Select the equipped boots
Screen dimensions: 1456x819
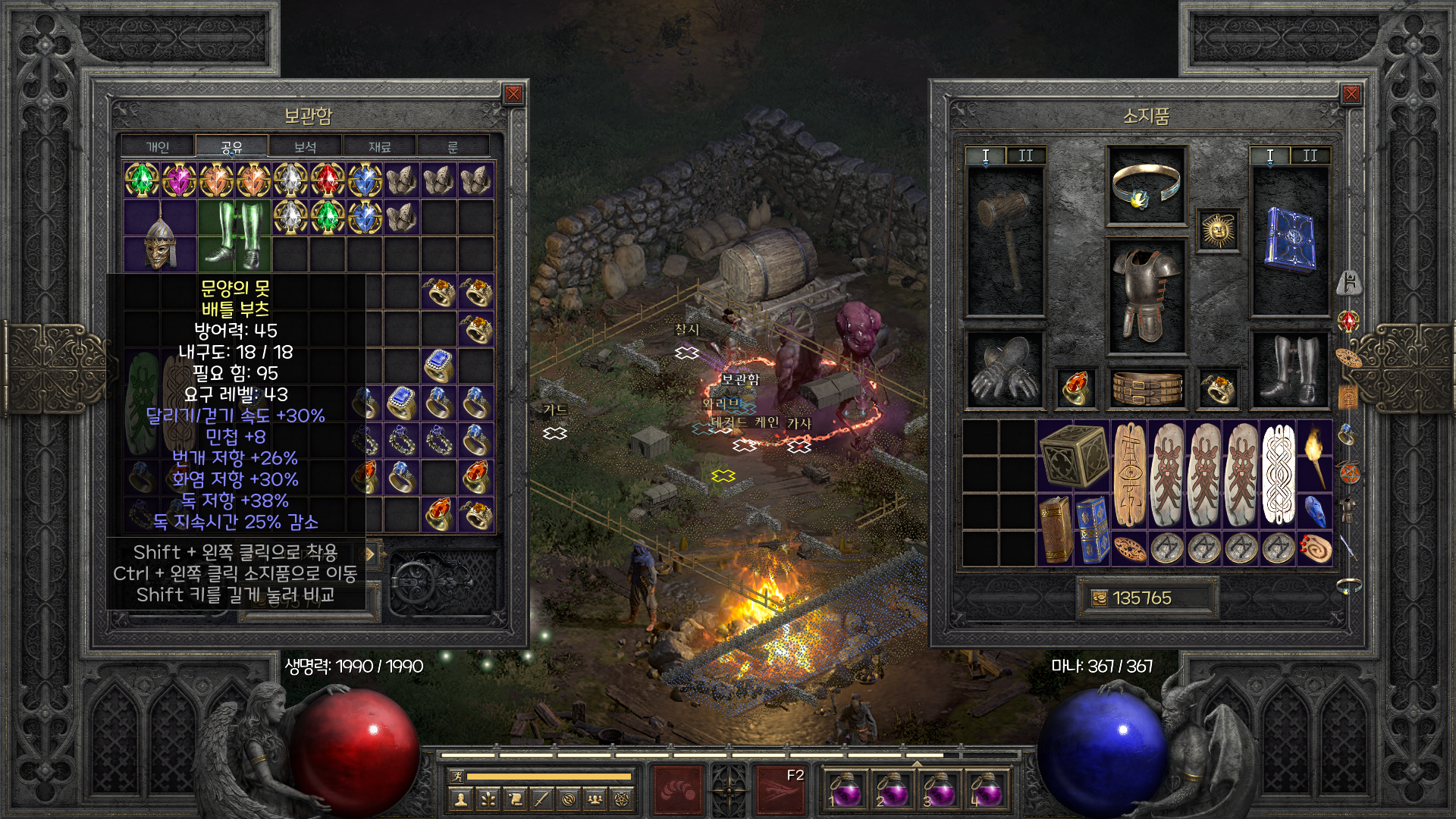(1290, 370)
